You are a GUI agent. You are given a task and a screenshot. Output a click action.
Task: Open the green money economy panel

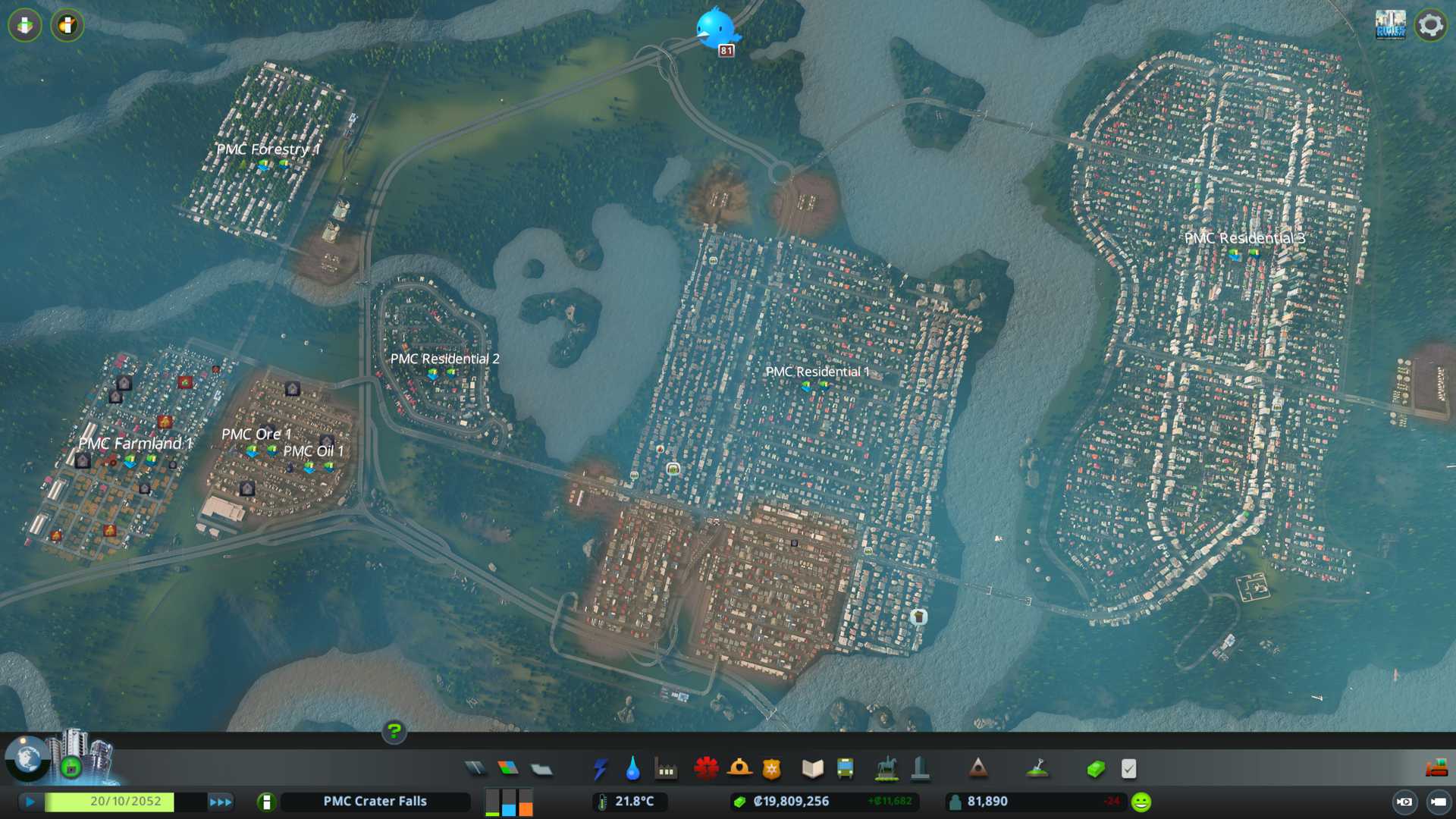coord(1096,769)
